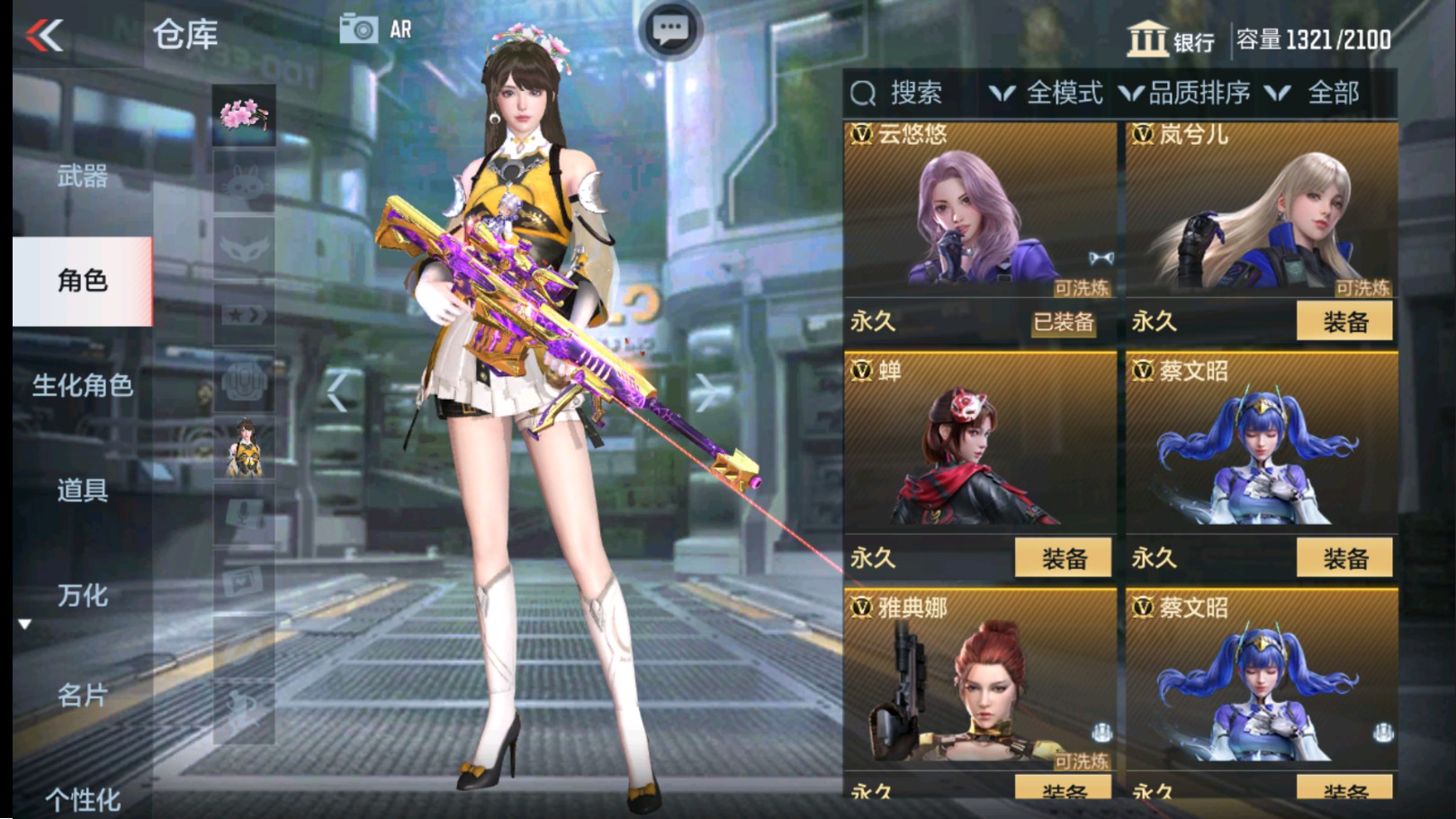Toggle the 可洗炼 tag on 岚兮儿
This screenshot has height=819, width=1456.
pos(1361,290)
